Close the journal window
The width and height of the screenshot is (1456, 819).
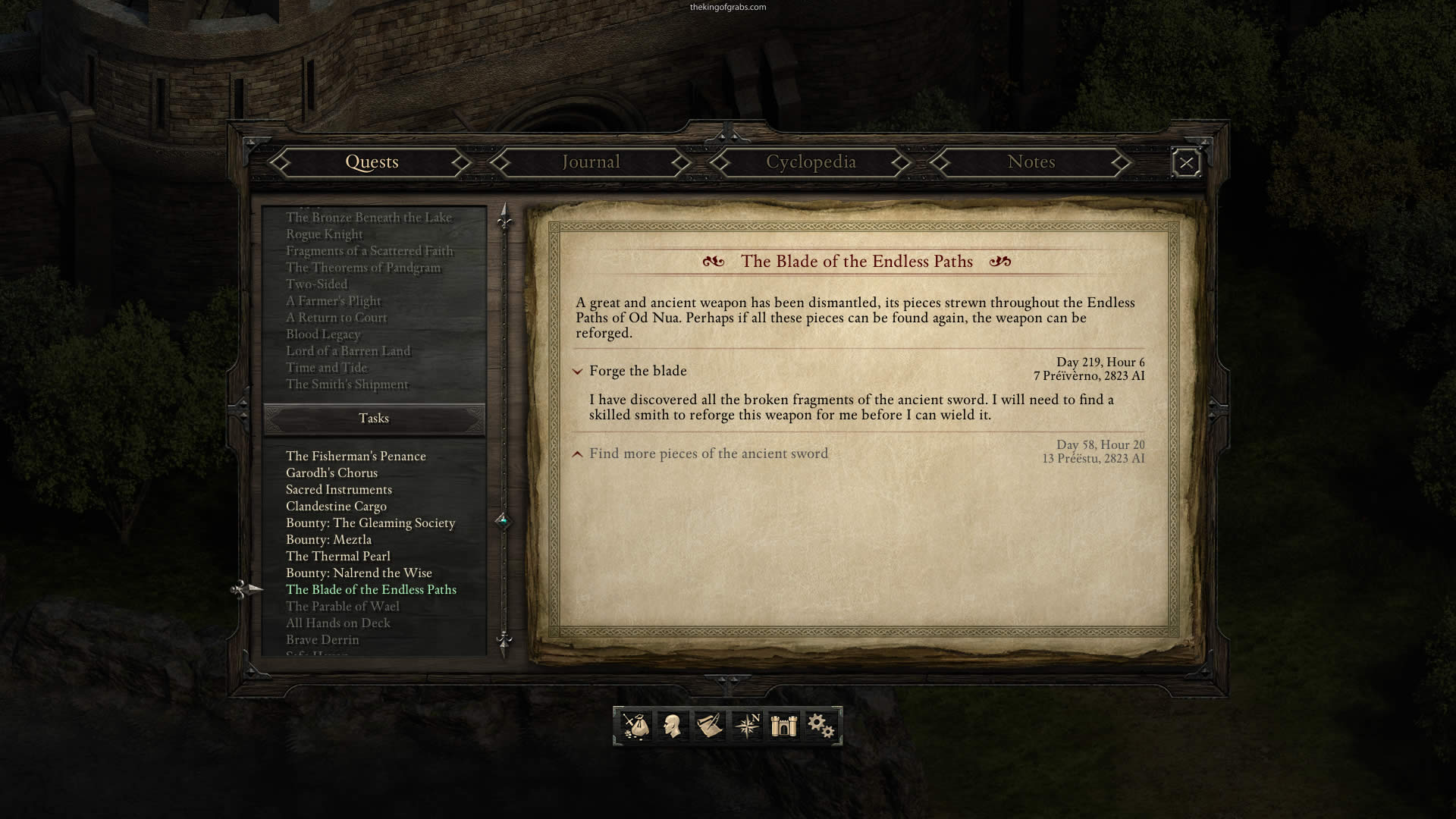[x=1186, y=163]
